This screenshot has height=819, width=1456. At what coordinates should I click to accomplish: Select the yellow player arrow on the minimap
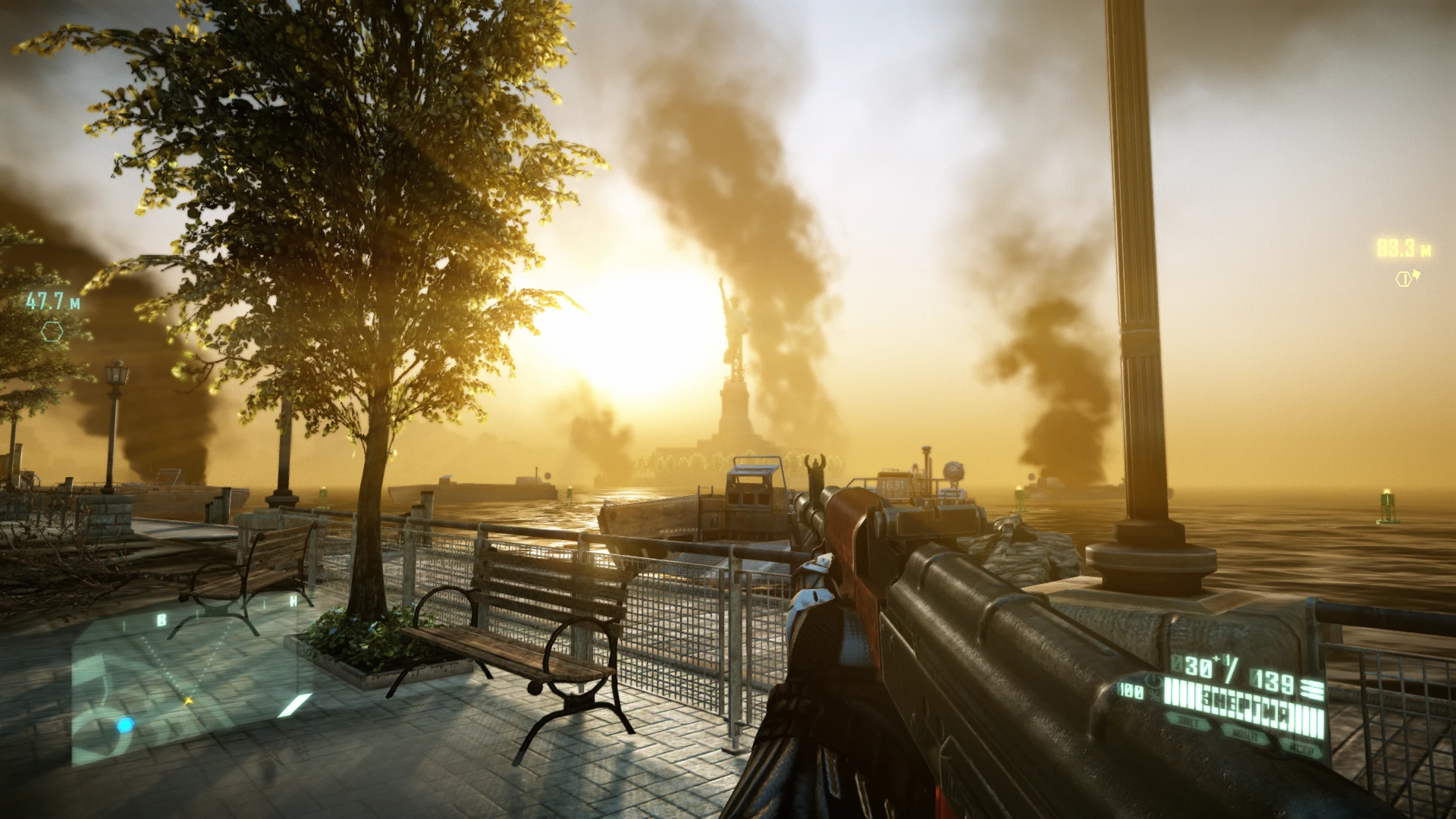point(188,700)
